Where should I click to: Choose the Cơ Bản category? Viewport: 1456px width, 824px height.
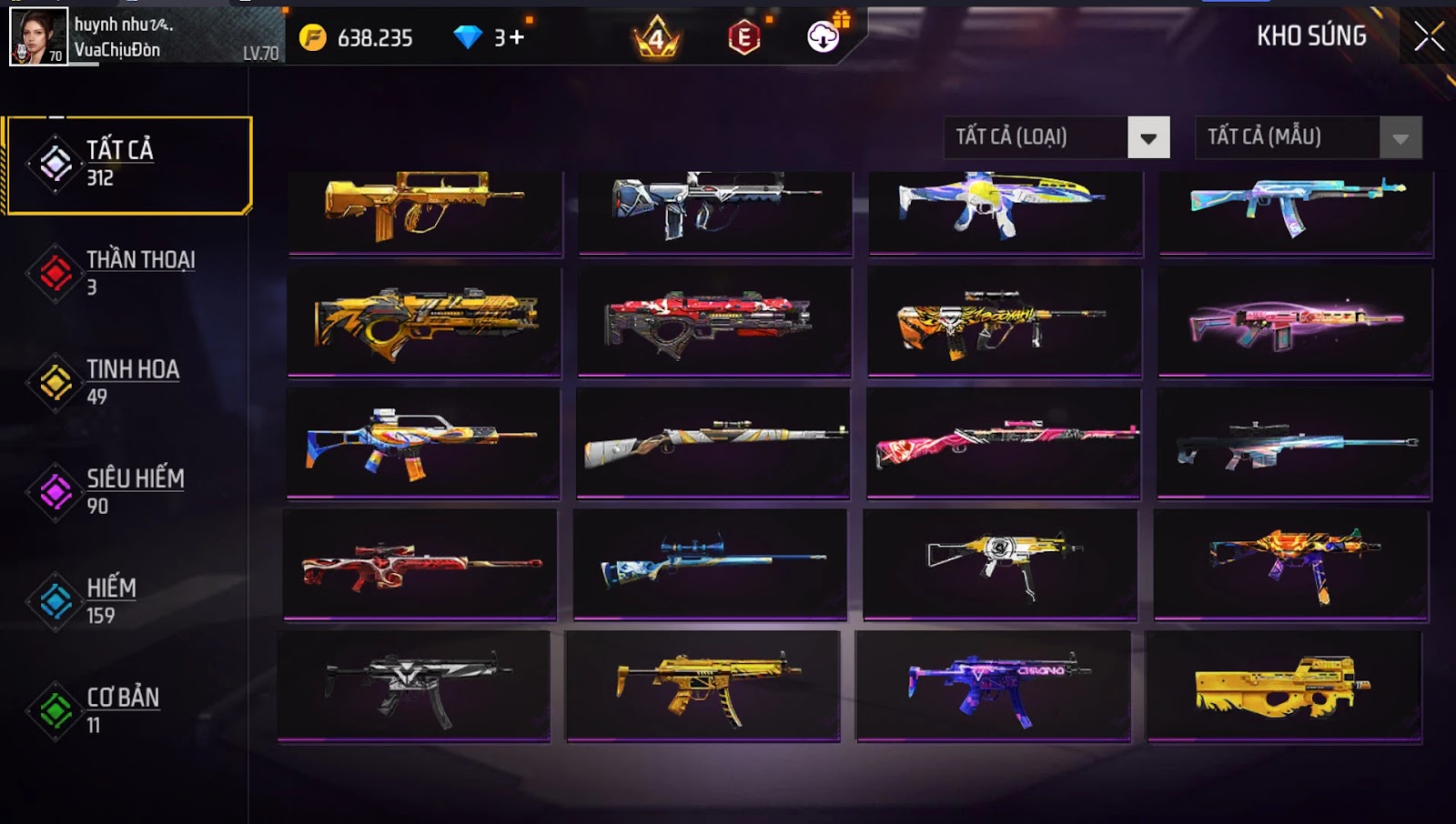(x=128, y=710)
